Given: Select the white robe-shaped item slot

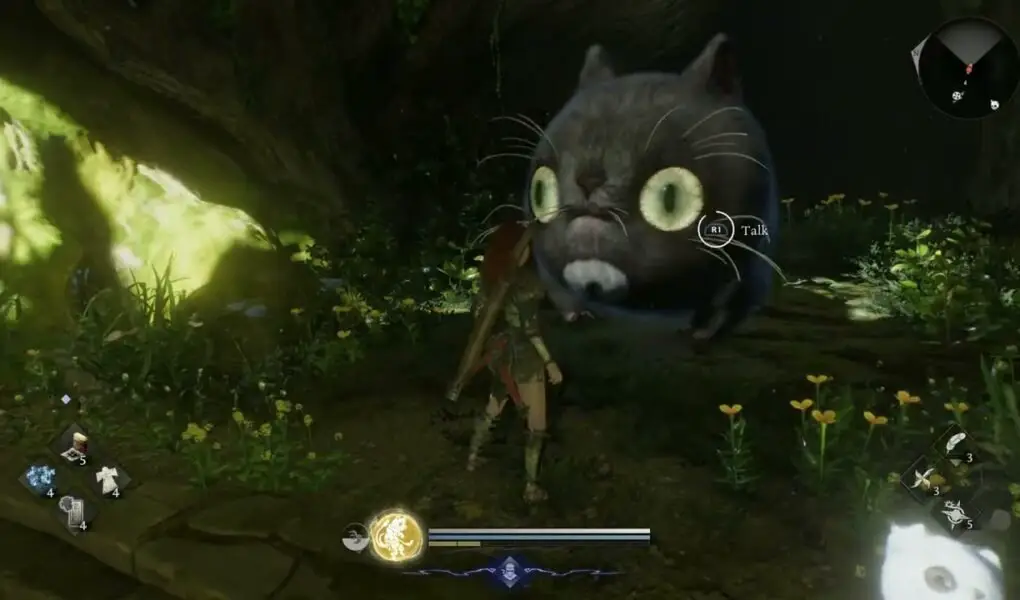Looking at the screenshot, I should [x=106, y=479].
